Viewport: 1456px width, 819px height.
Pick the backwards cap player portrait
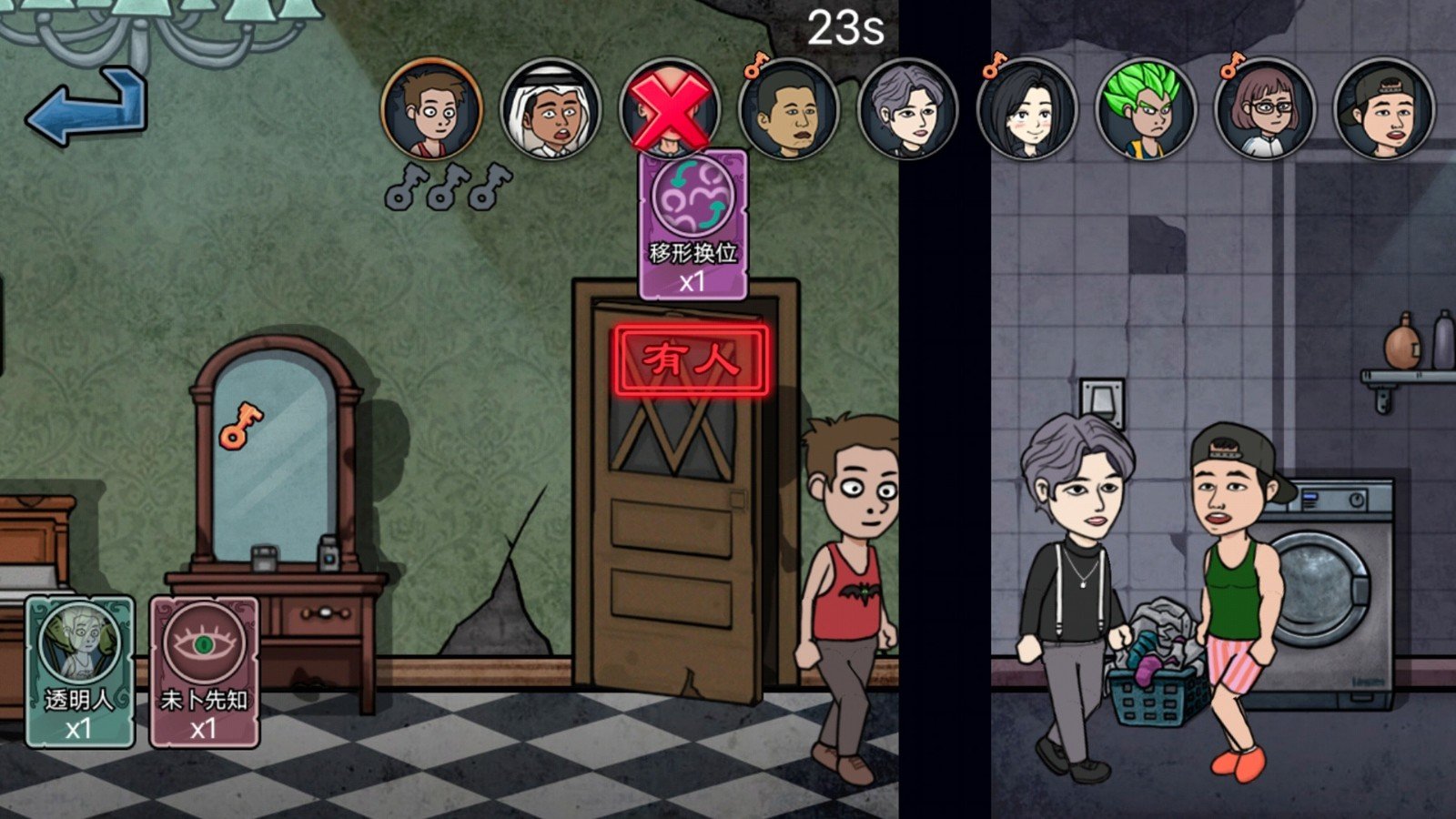click(x=1383, y=109)
